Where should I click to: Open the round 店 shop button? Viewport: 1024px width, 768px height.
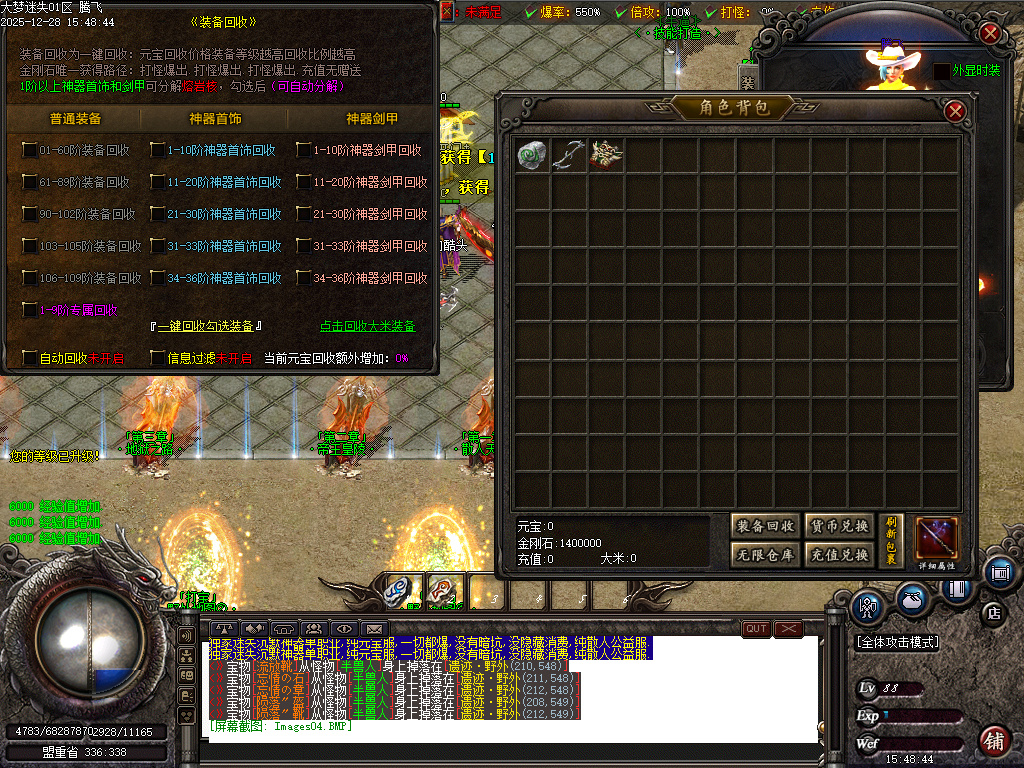993,611
